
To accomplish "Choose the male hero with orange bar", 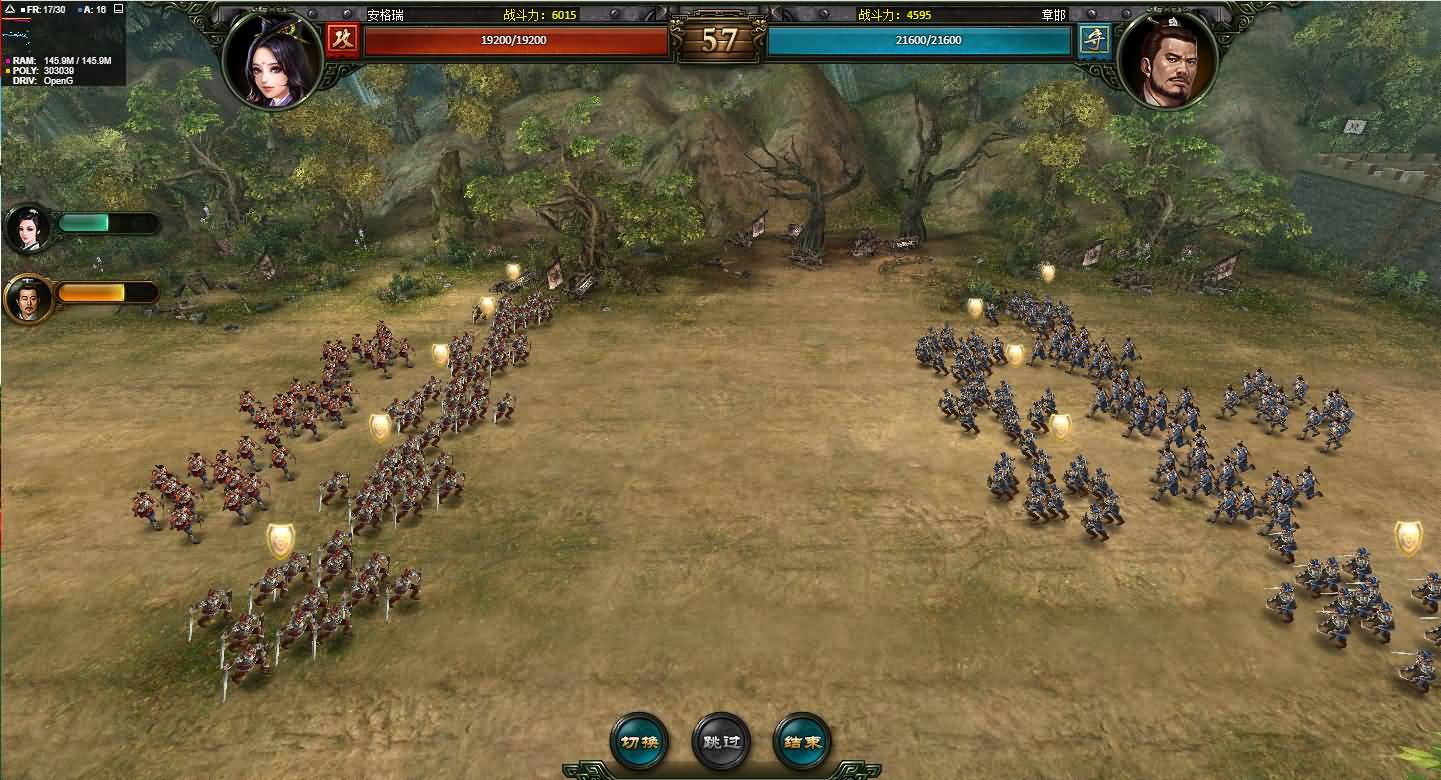I will (29, 298).
